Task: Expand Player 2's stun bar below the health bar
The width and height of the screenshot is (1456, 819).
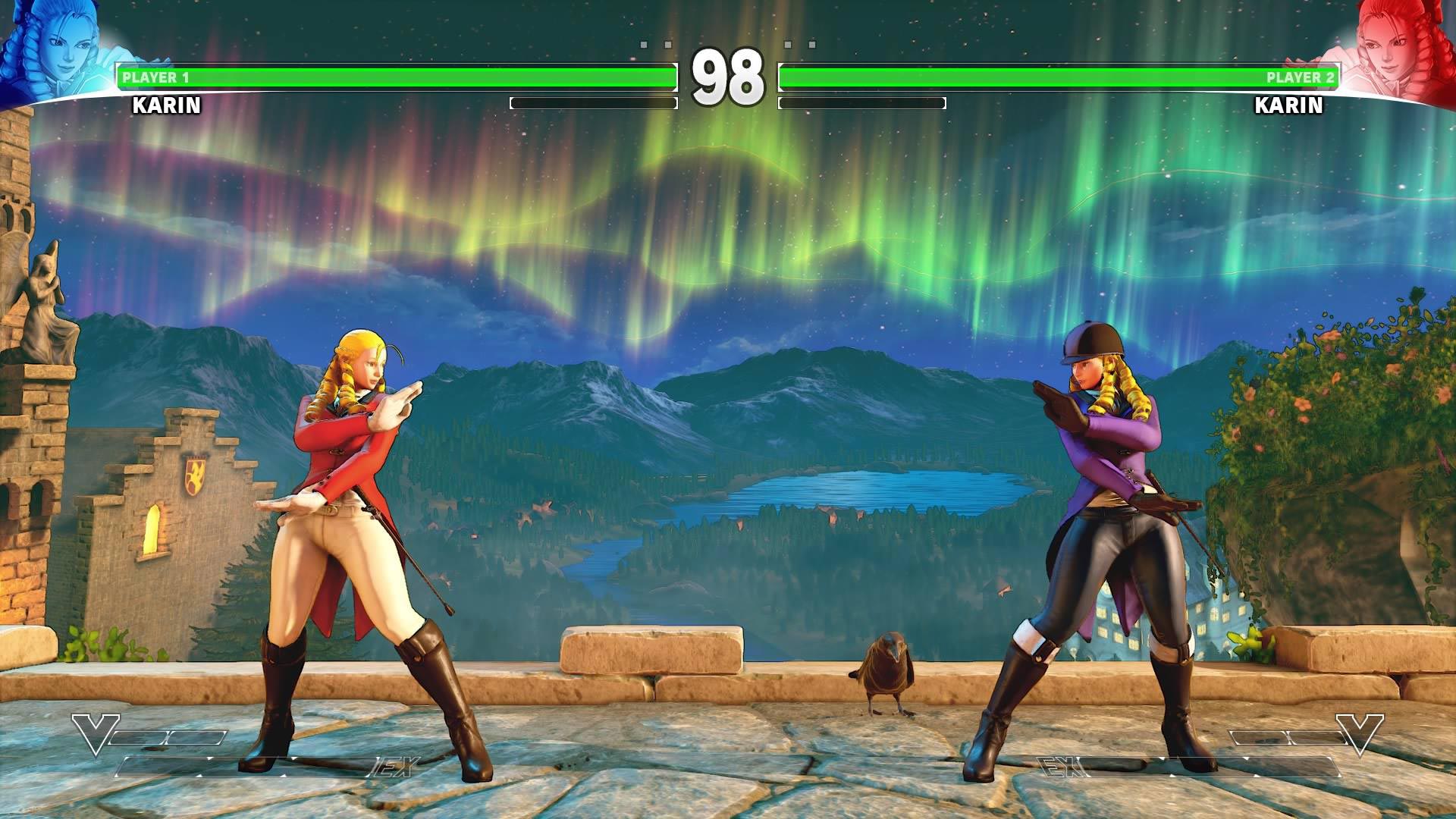Action: (863, 101)
